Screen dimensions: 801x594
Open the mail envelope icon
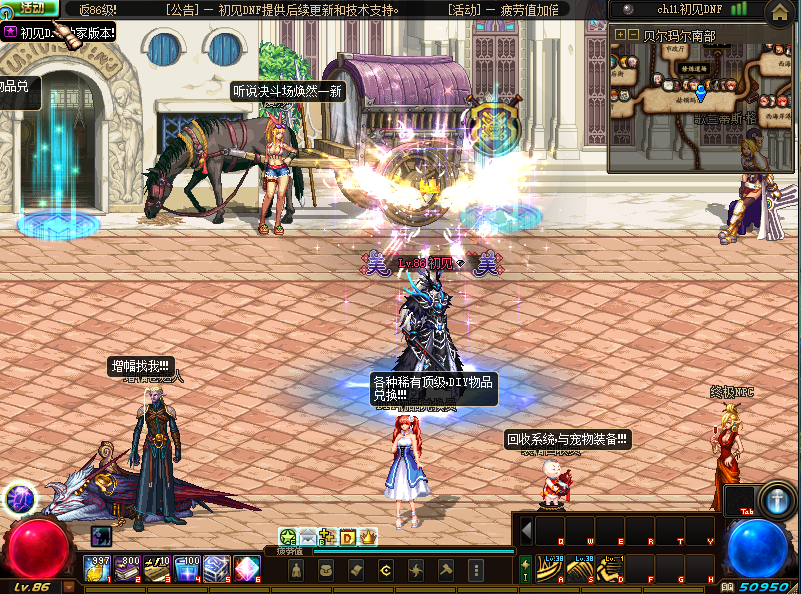[308, 537]
